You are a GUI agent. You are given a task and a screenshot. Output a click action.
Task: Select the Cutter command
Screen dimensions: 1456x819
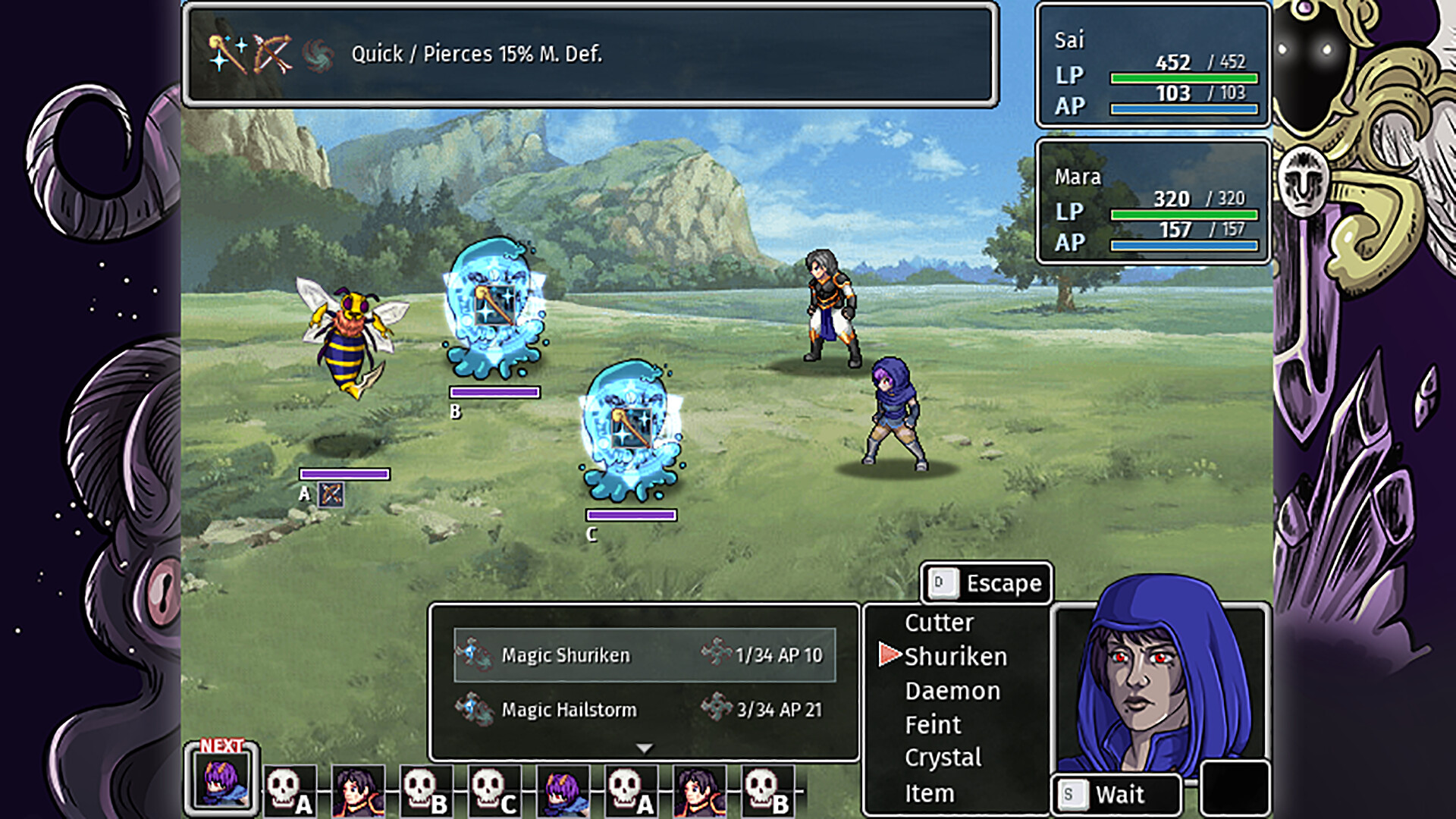[x=939, y=623]
